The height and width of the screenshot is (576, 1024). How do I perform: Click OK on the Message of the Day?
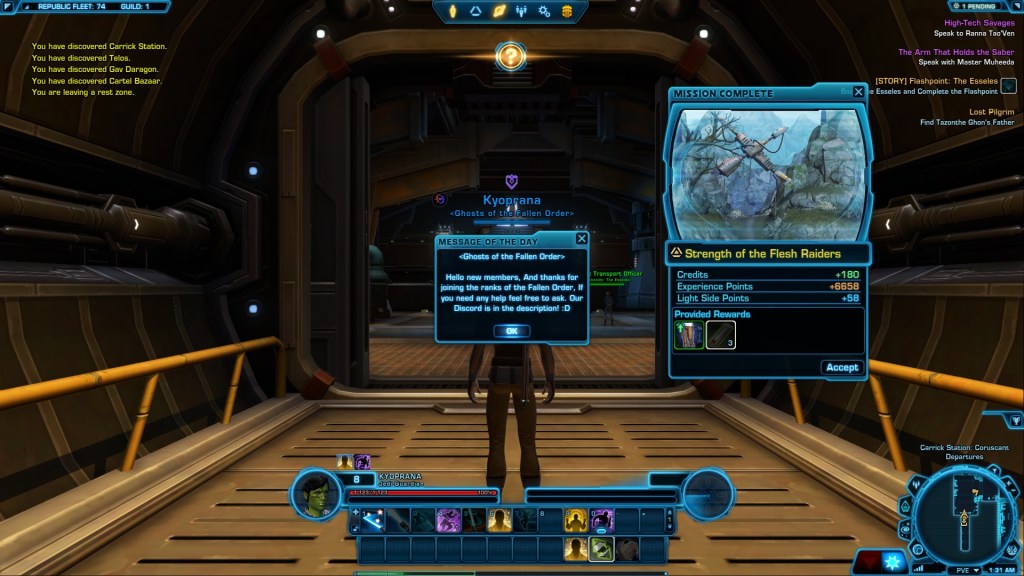(511, 331)
